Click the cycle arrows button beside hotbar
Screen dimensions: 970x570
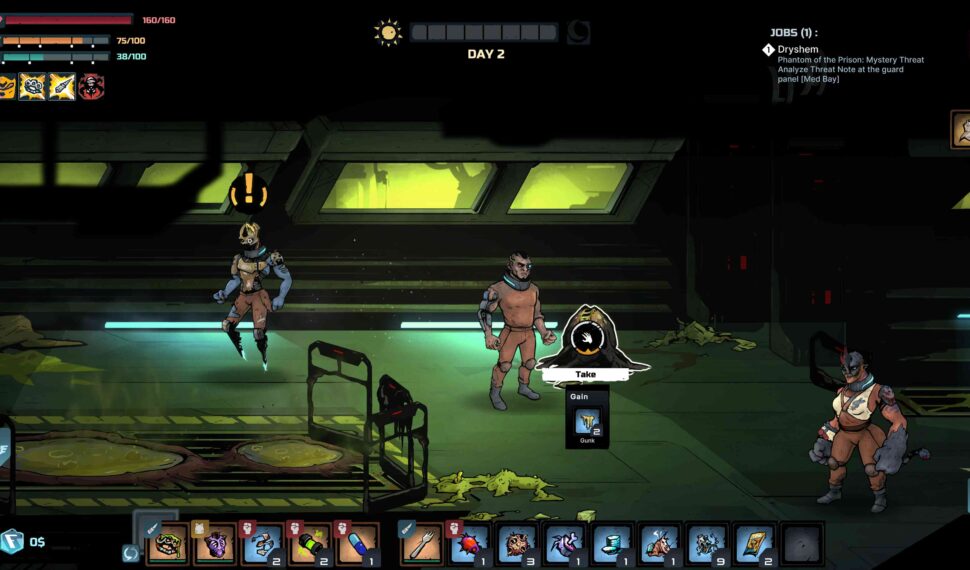tap(130, 553)
